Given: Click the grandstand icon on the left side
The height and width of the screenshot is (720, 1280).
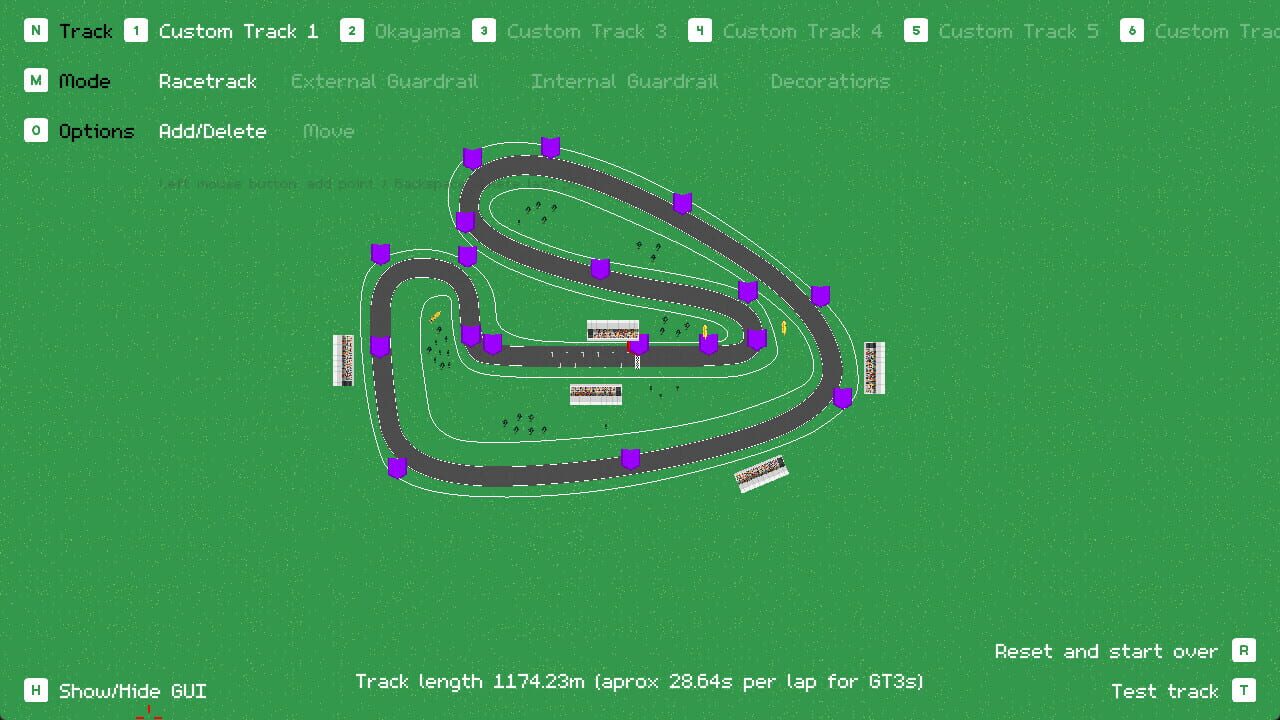Looking at the screenshot, I should (344, 361).
